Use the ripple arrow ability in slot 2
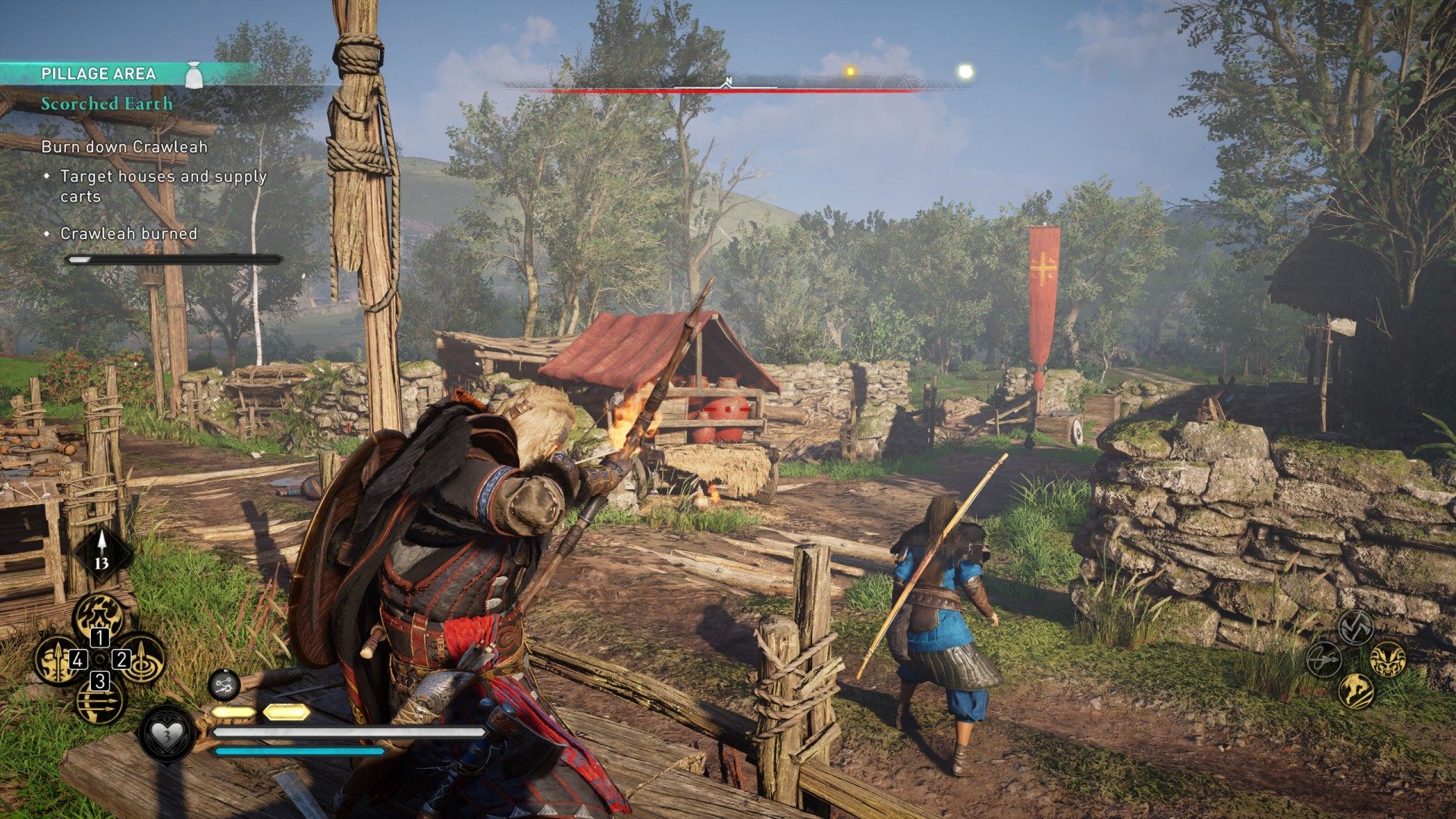The image size is (1456, 819). pos(140,658)
